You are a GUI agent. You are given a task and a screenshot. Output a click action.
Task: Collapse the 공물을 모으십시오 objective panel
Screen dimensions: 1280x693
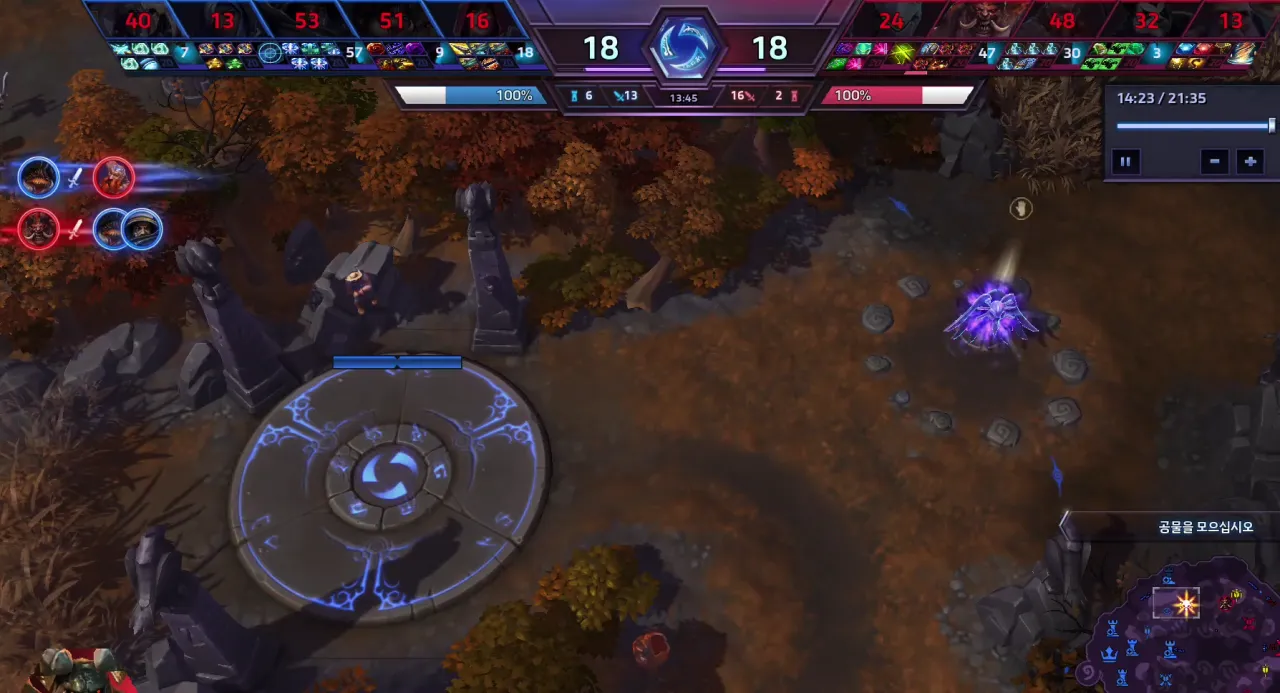pos(1066,526)
